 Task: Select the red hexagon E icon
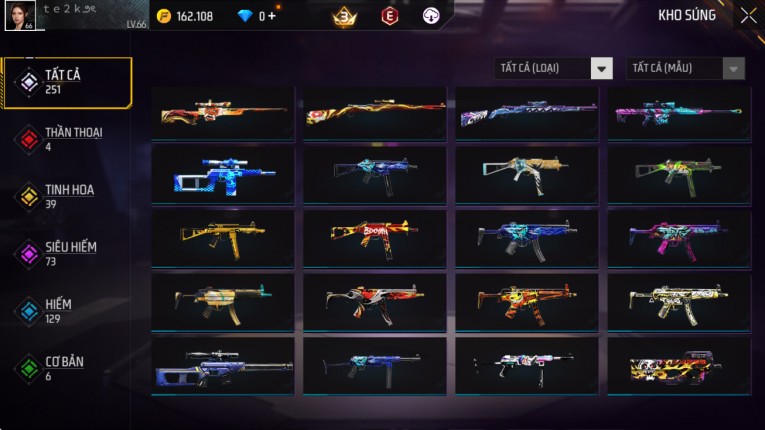[389, 16]
